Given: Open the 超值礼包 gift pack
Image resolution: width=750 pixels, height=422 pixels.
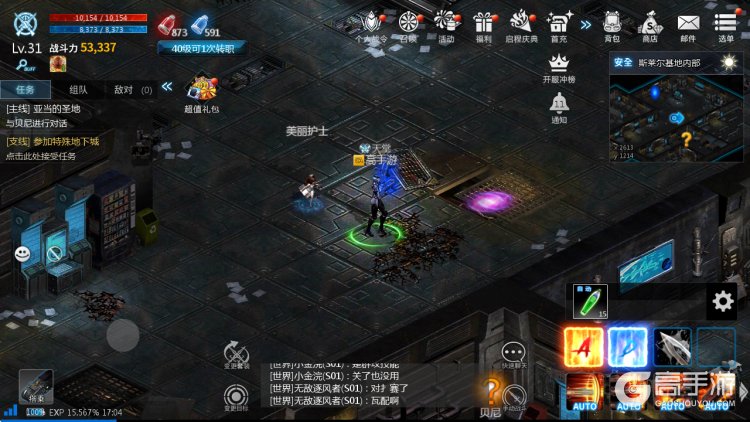Looking at the screenshot, I should tap(202, 92).
